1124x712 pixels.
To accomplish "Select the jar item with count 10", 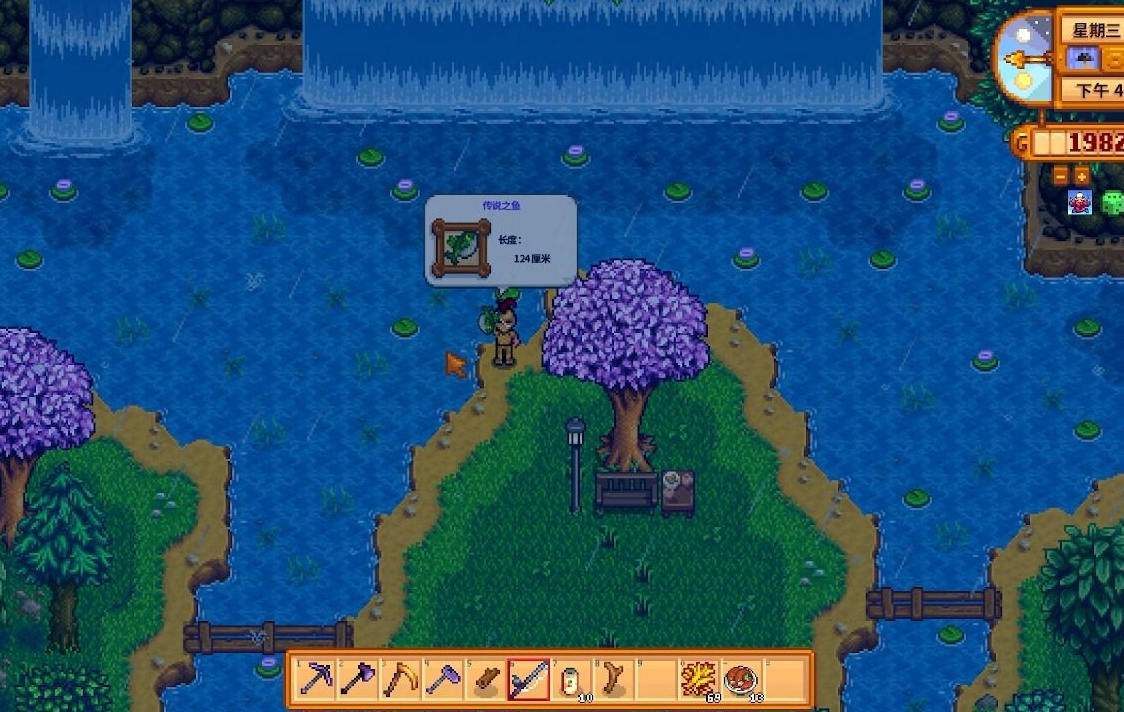I will 570,679.
